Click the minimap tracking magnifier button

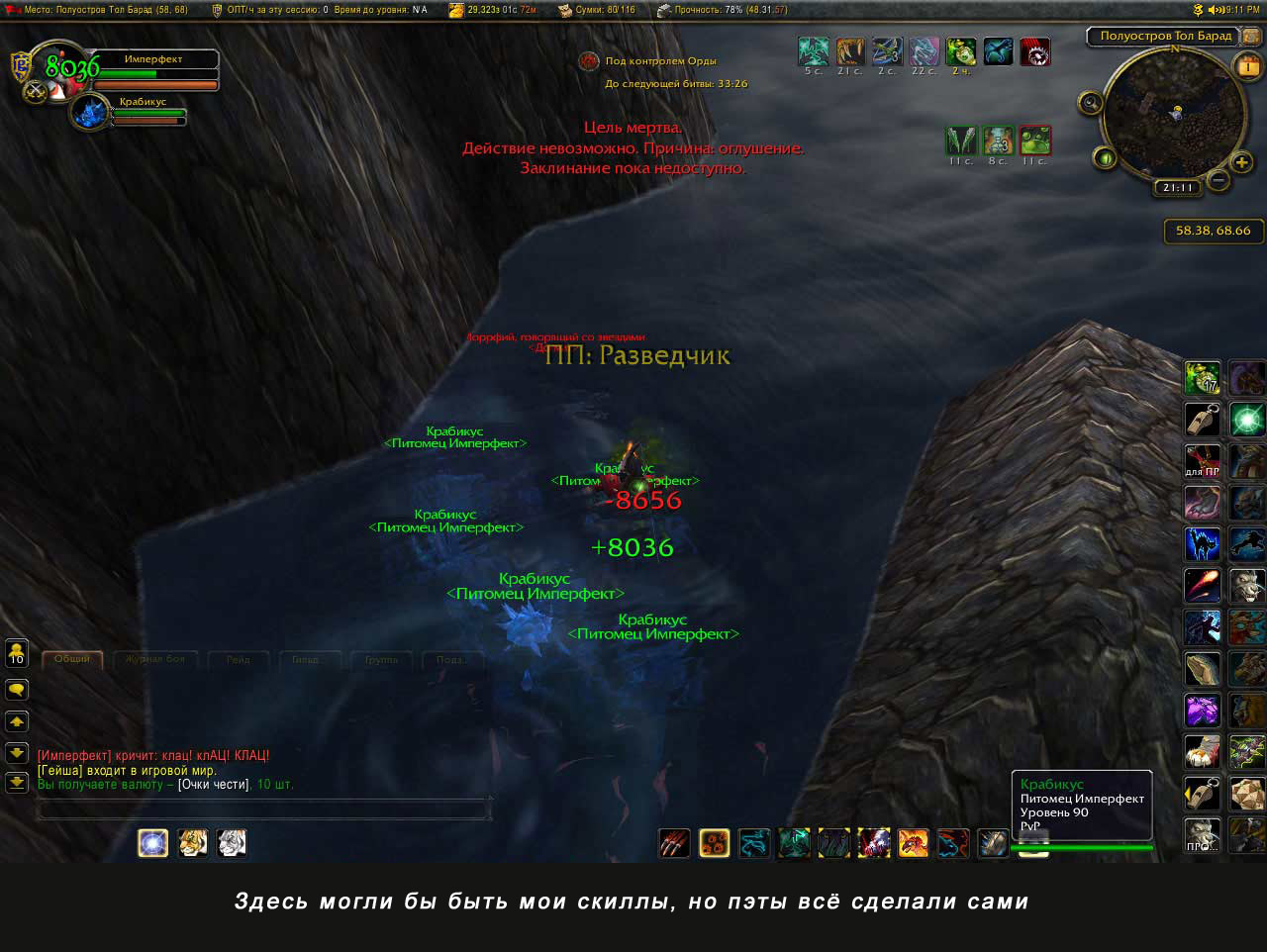pyautogui.click(x=1091, y=103)
